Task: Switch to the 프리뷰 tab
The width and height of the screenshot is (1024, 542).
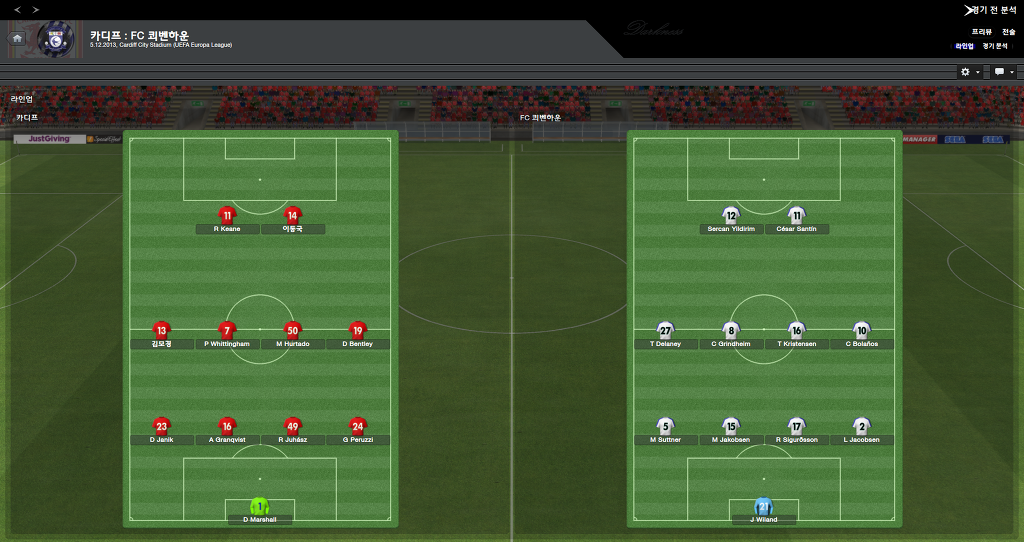Action: point(981,32)
